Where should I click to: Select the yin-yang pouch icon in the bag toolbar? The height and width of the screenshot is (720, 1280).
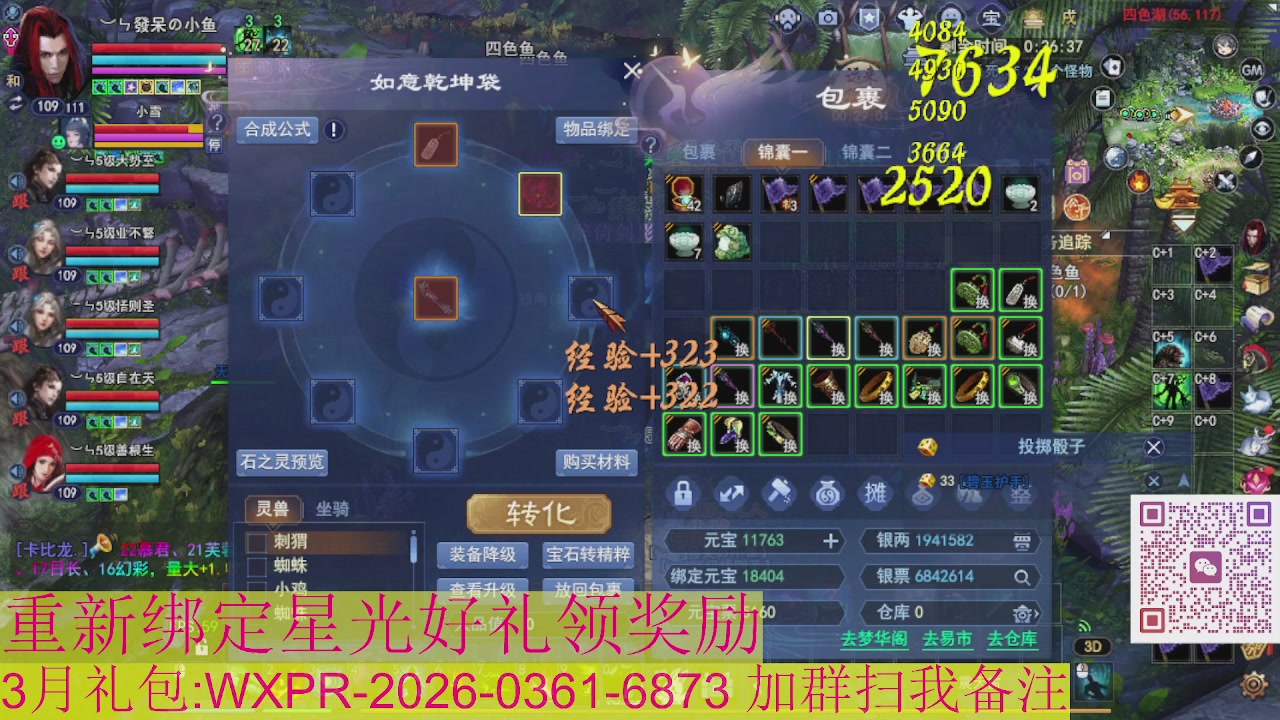pos(826,493)
